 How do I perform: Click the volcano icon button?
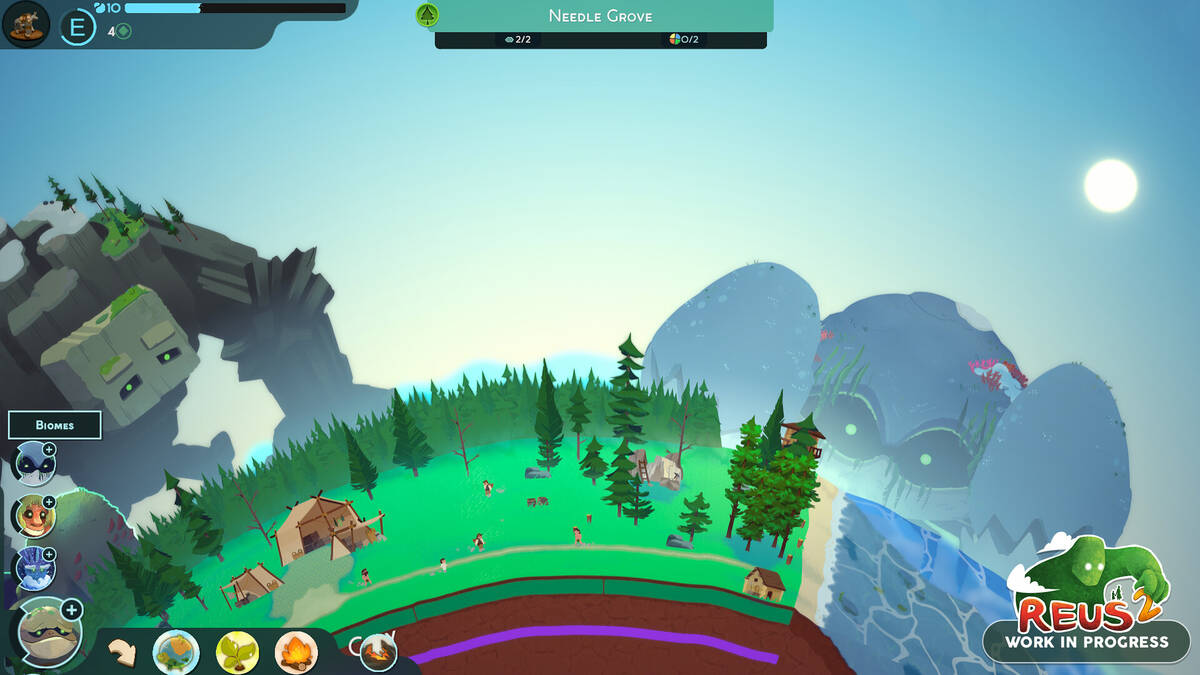(x=378, y=653)
